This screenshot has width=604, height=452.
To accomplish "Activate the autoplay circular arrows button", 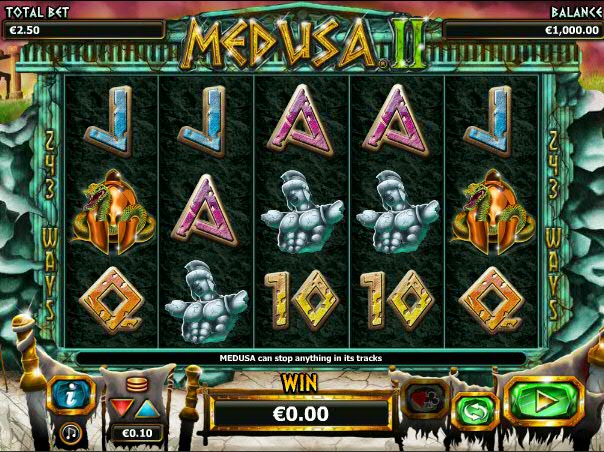I will (476, 411).
